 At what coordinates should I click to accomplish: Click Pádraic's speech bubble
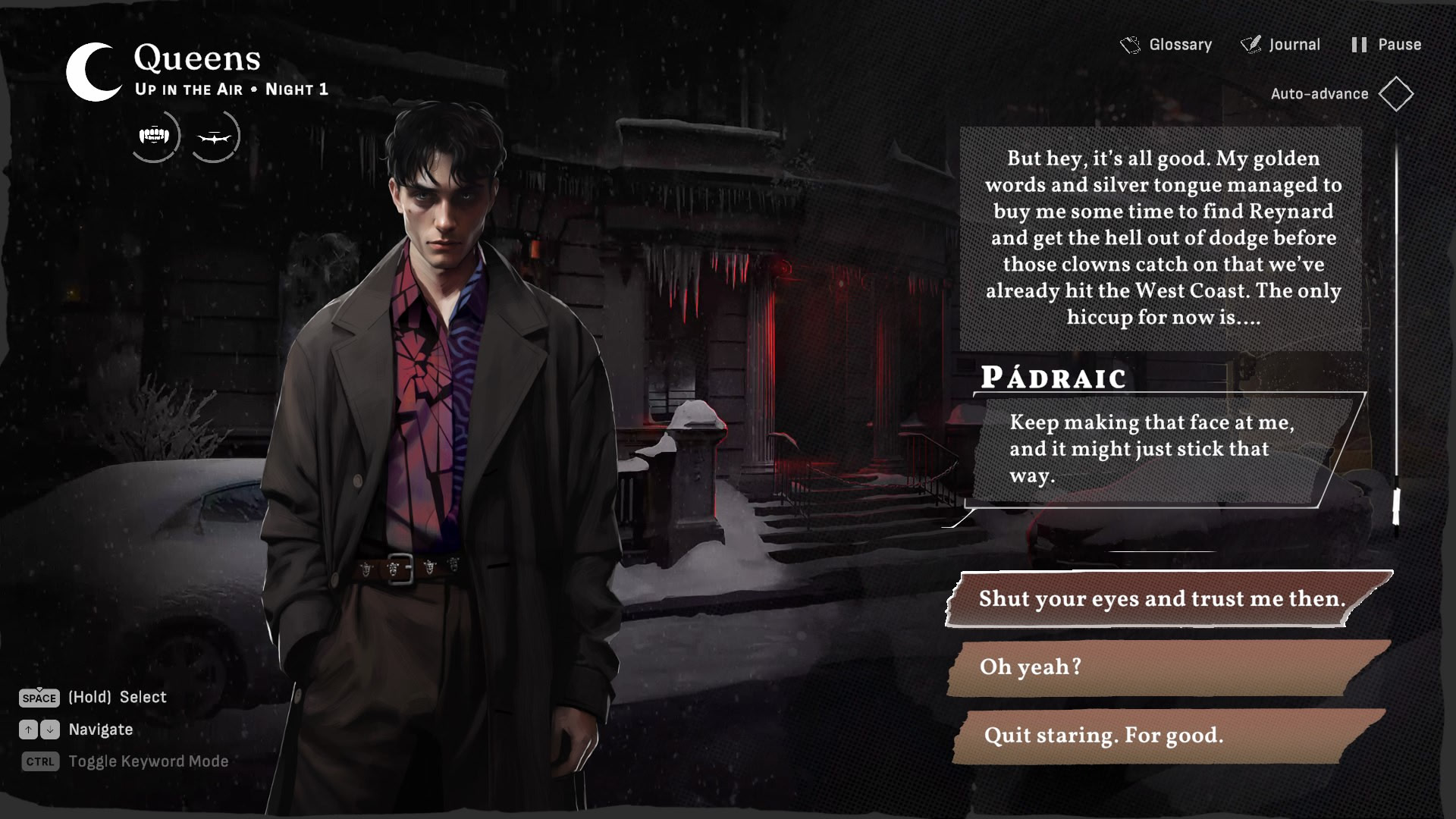point(1161,449)
